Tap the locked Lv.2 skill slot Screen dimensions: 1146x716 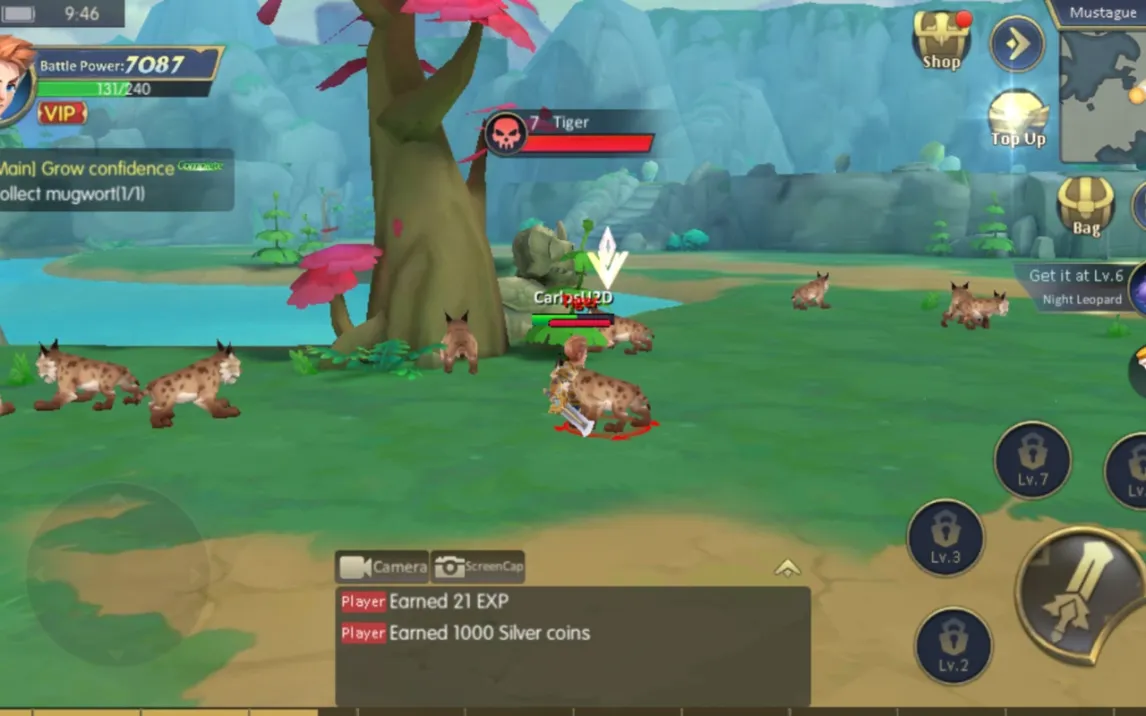(x=953, y=646)
